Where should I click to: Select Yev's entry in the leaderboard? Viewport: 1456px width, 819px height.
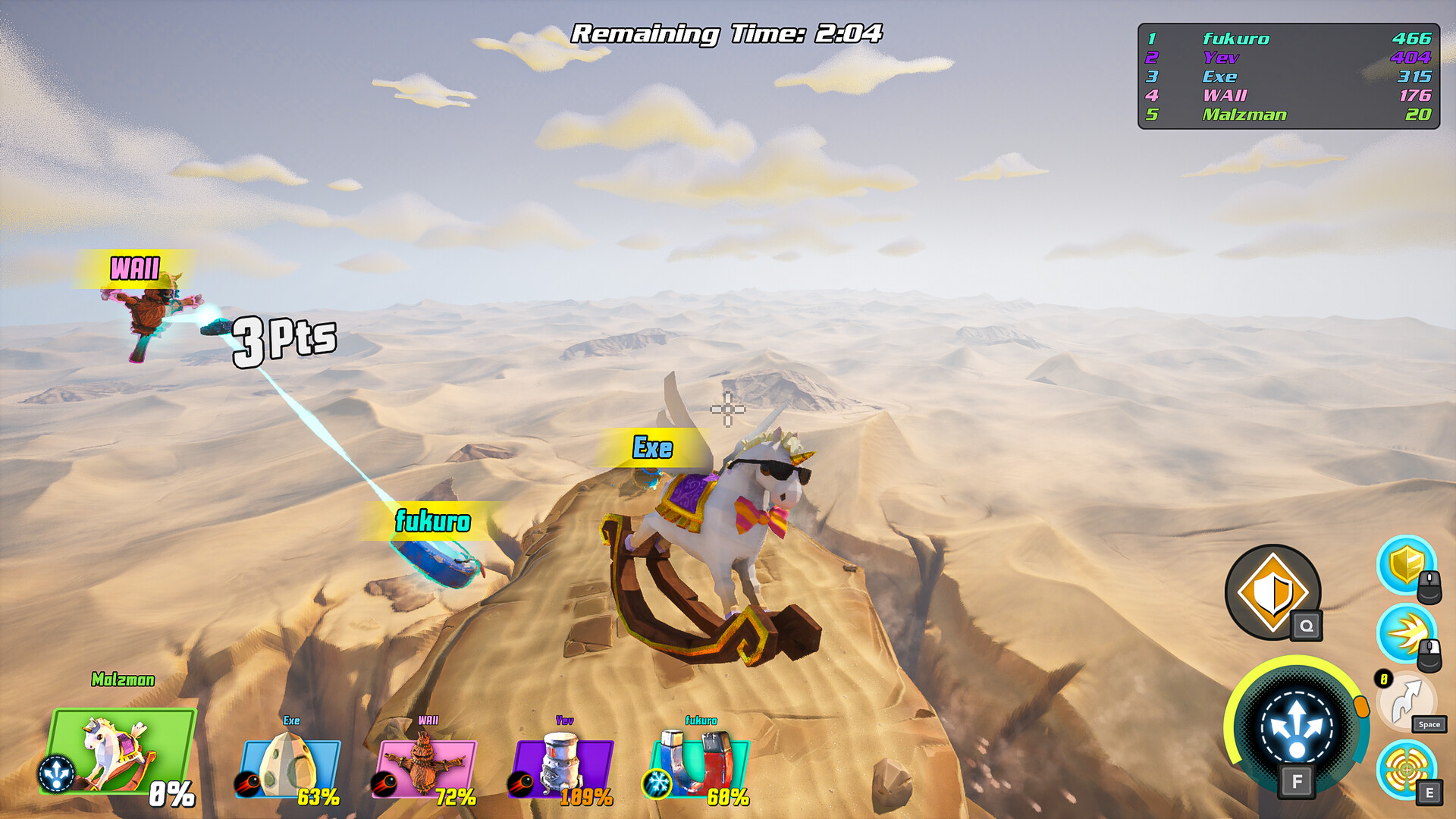(1289, 57)
